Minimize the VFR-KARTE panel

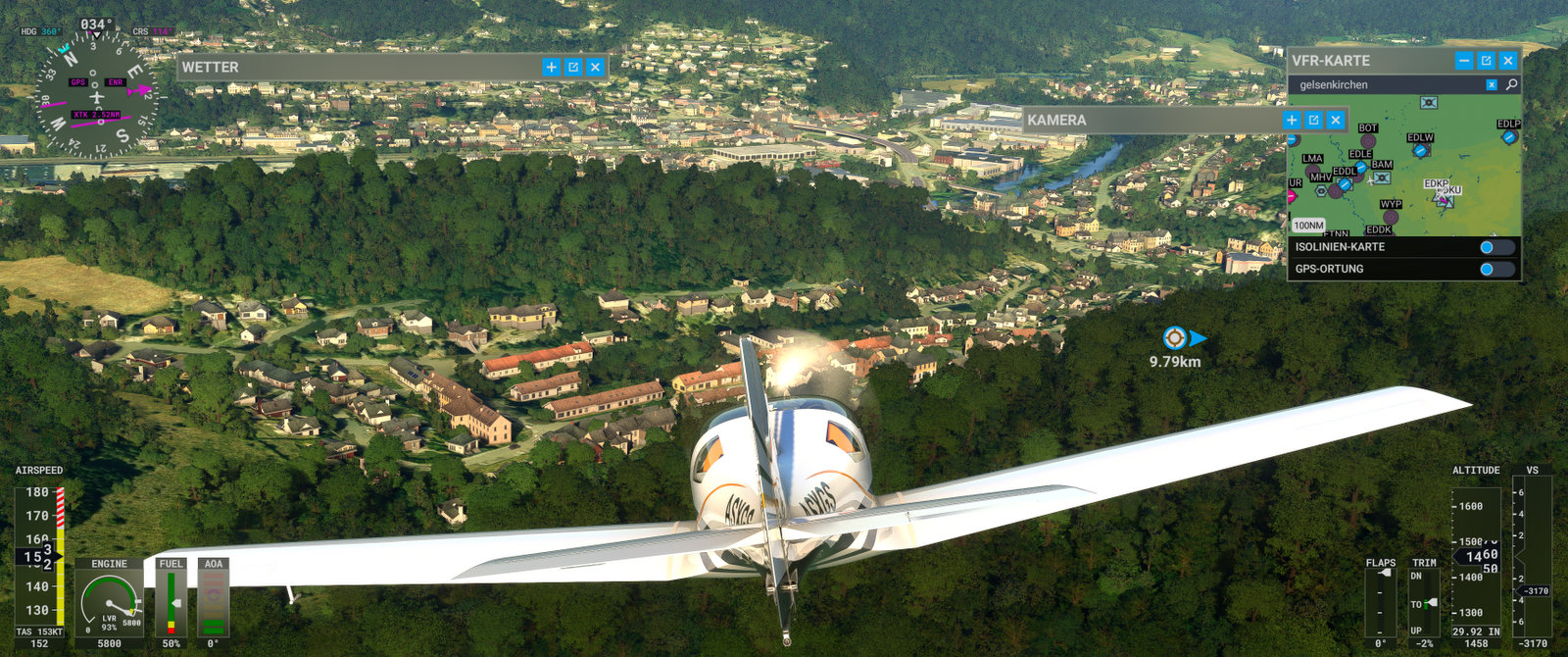tap(1464, 61)
